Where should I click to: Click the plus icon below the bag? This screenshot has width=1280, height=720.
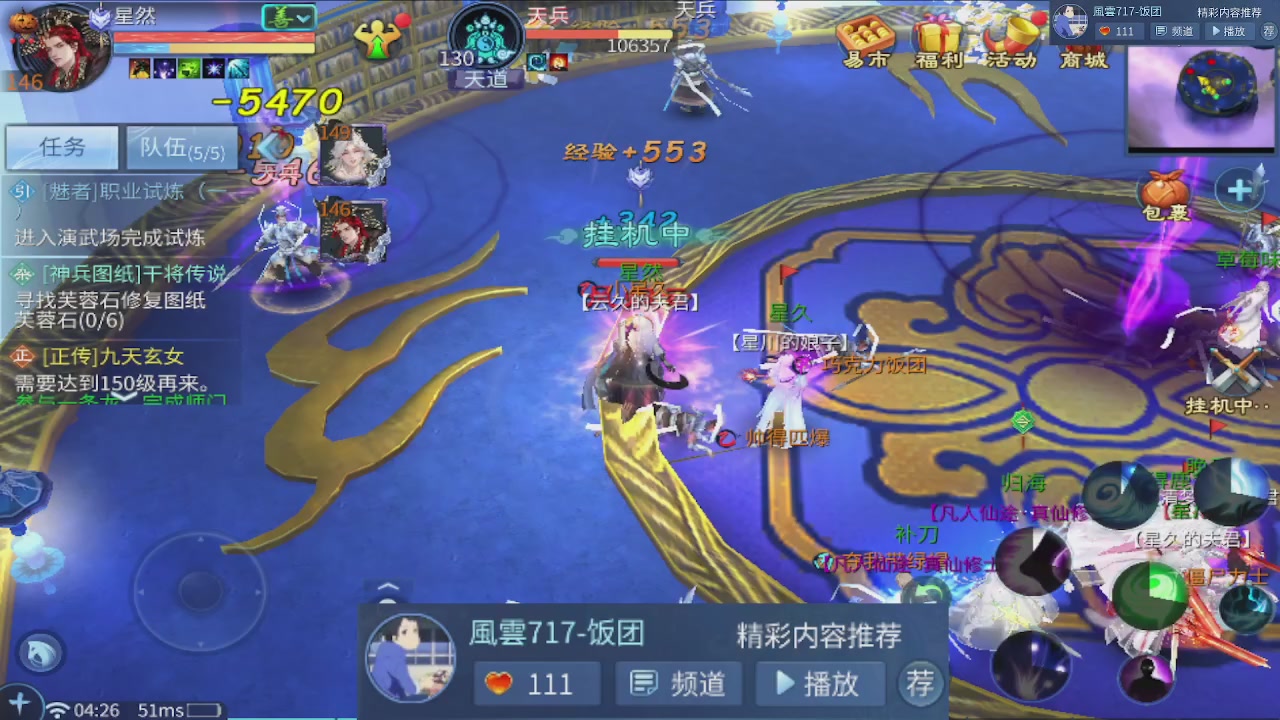point(1240,188)
